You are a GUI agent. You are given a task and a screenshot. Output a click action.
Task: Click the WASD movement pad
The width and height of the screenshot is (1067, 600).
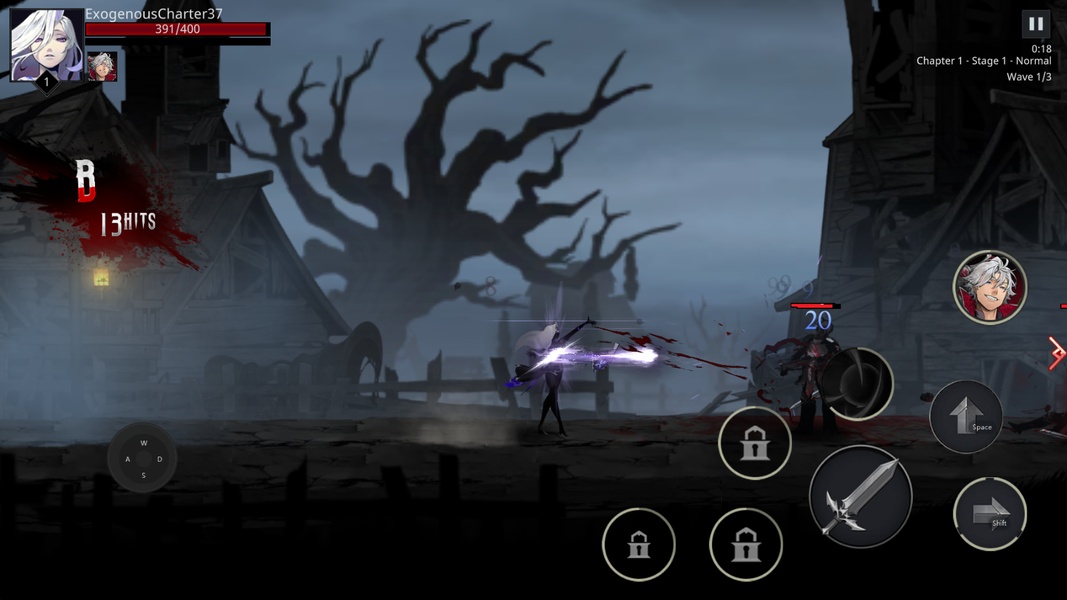click(x=143, y=459)
